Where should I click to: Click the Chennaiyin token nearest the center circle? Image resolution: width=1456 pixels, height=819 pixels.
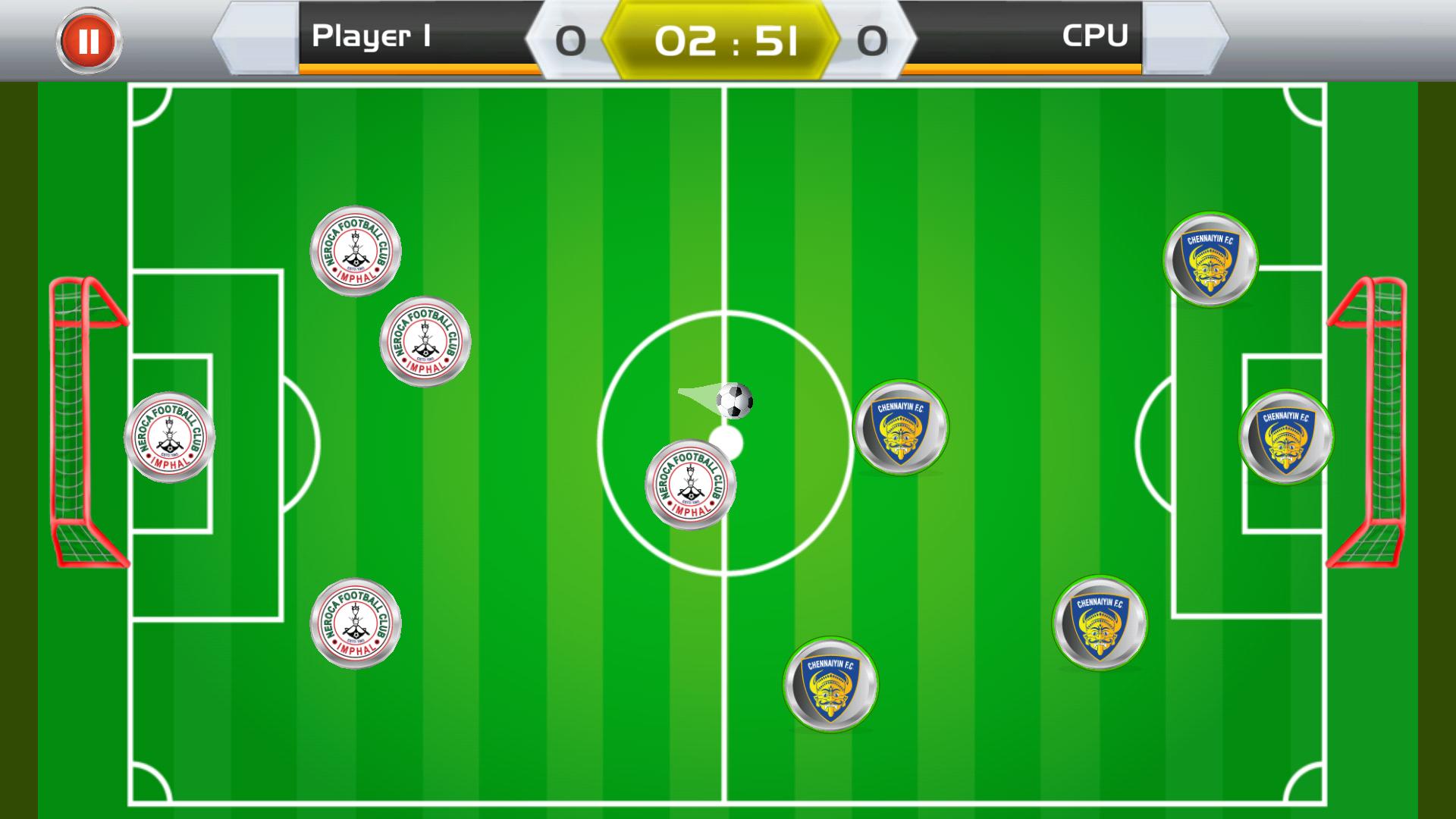point(902,428)
